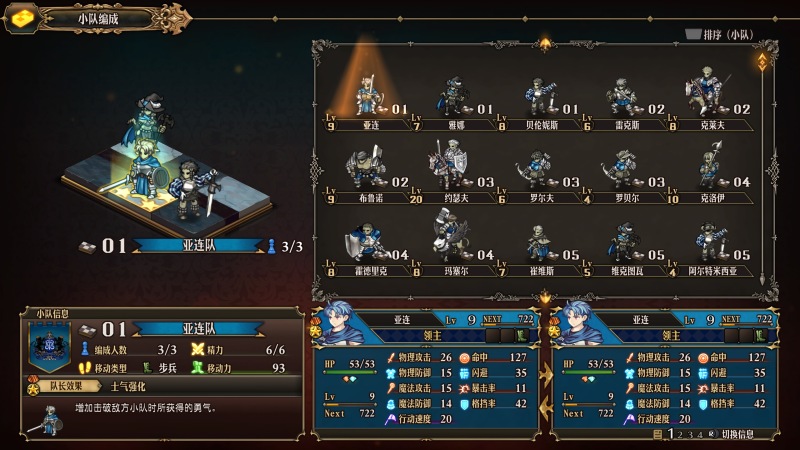Choose spear unit 克洛伊
The image size is (800, 450).
point(711,173)
